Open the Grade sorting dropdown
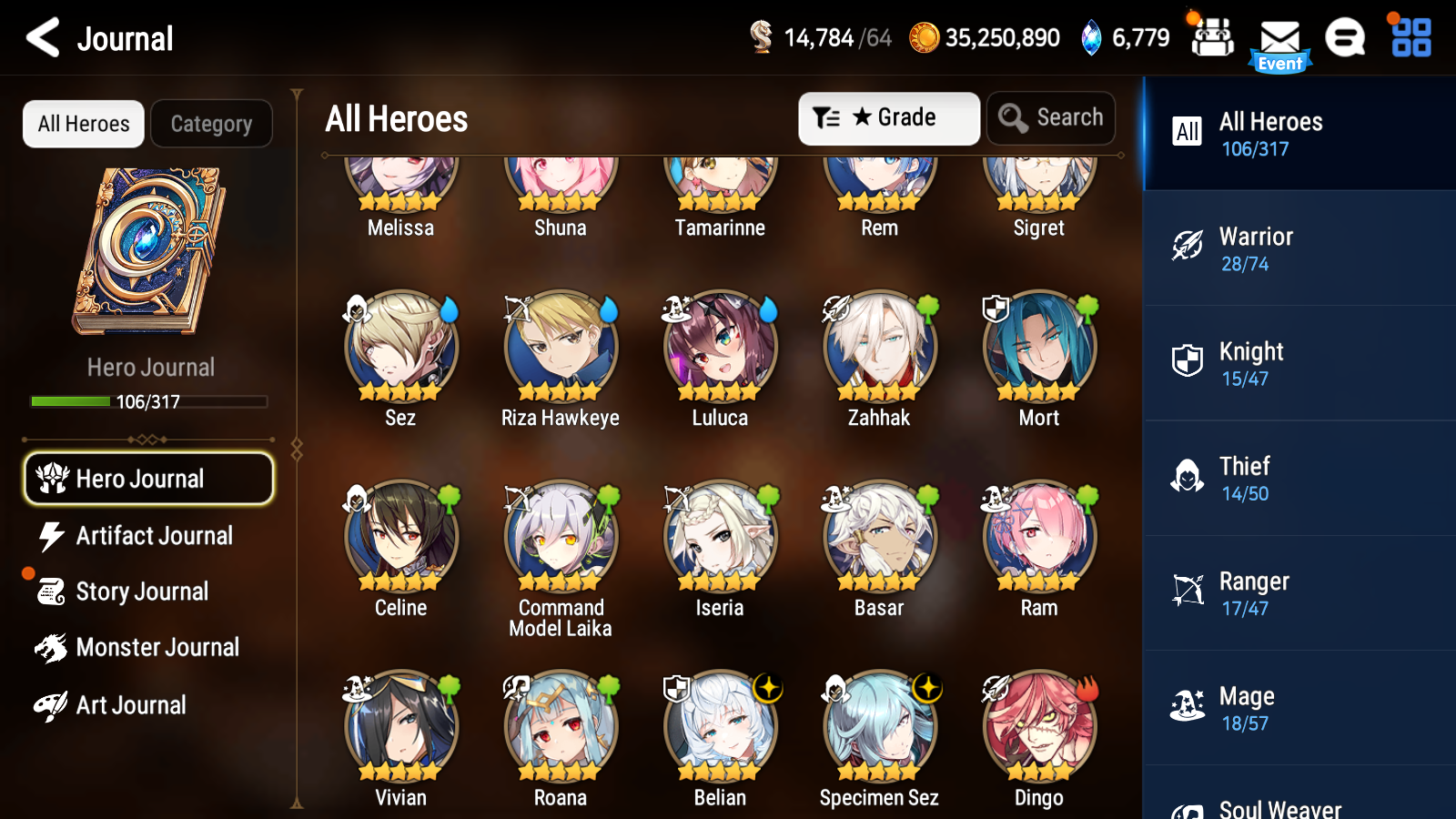Viewport: 1456px width, 819px height. (888, 117)
